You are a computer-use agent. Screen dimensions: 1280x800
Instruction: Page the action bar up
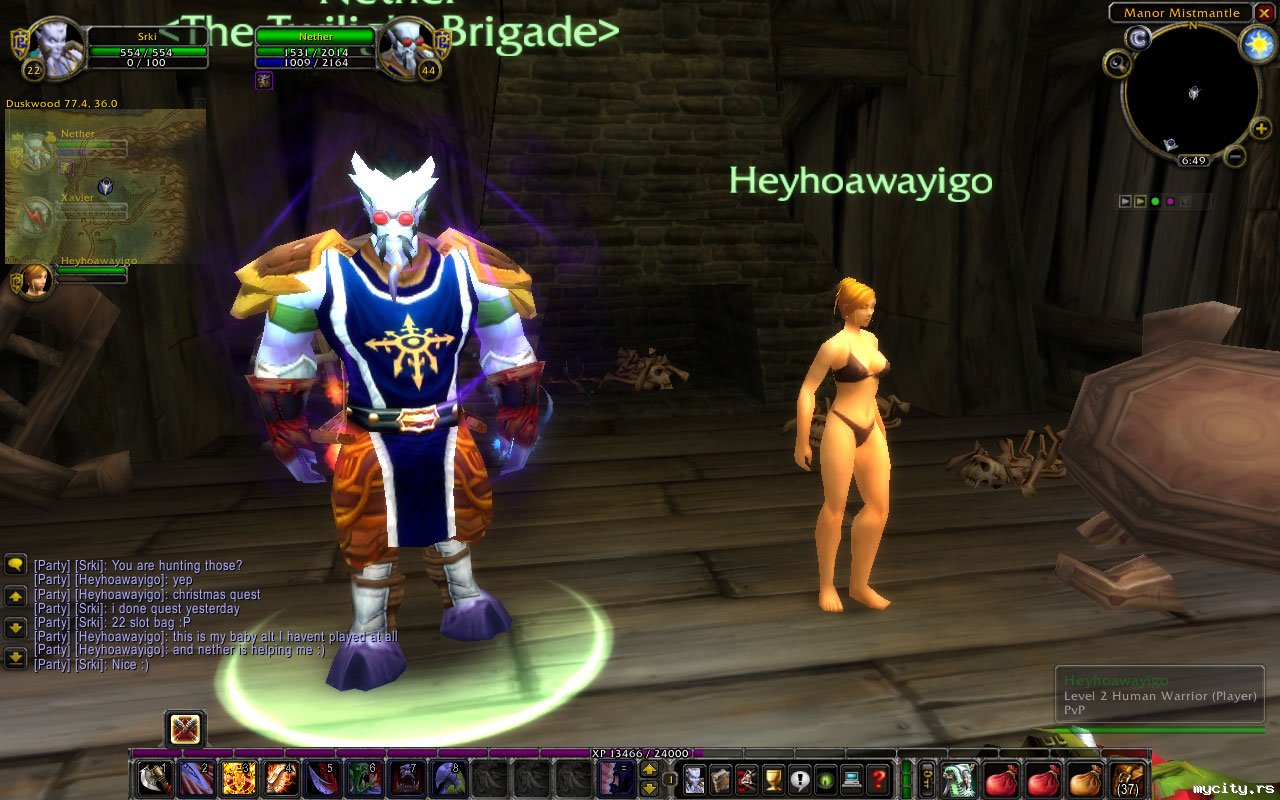[649, 769]
